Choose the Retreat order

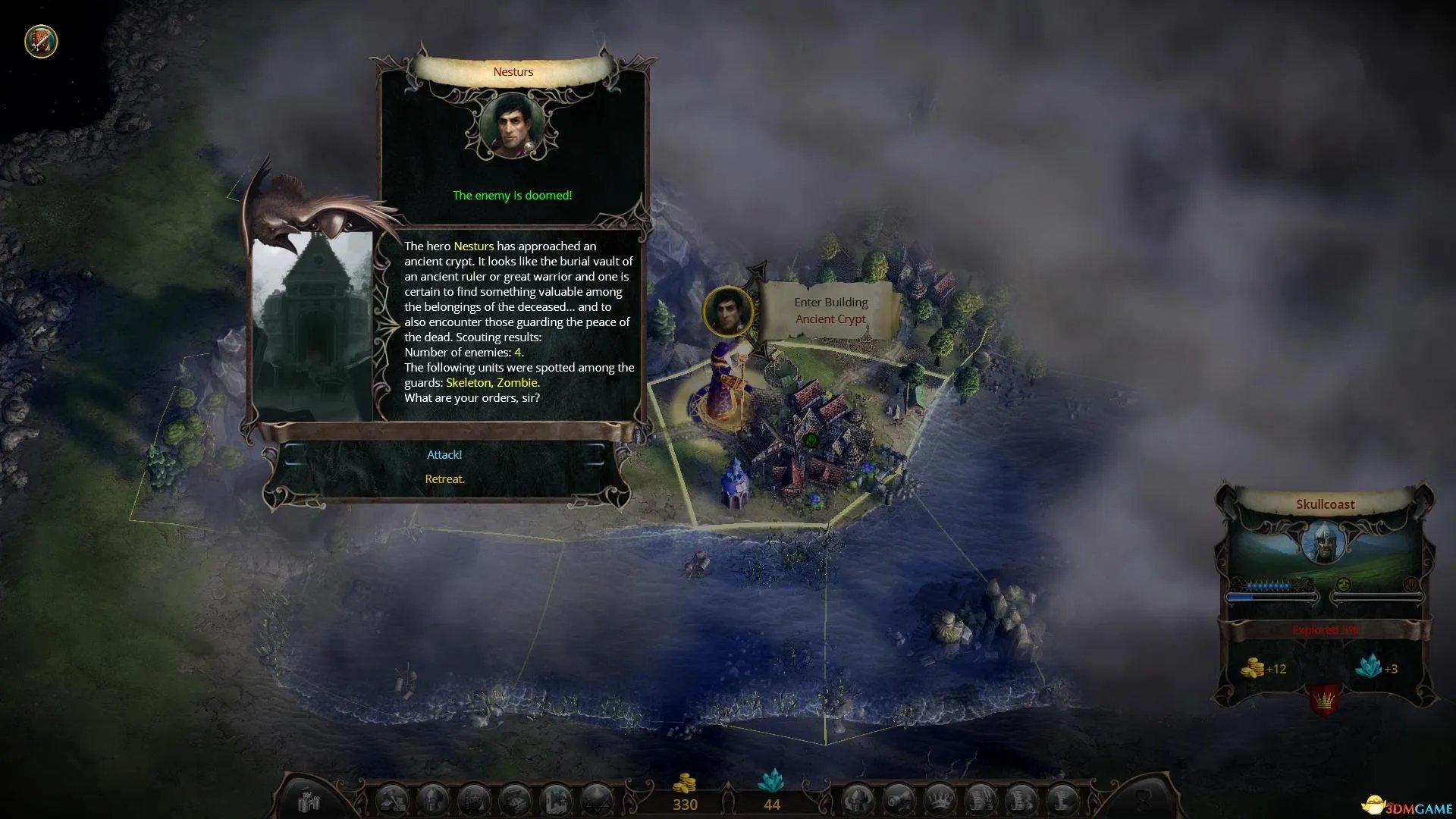coord(444,479)
